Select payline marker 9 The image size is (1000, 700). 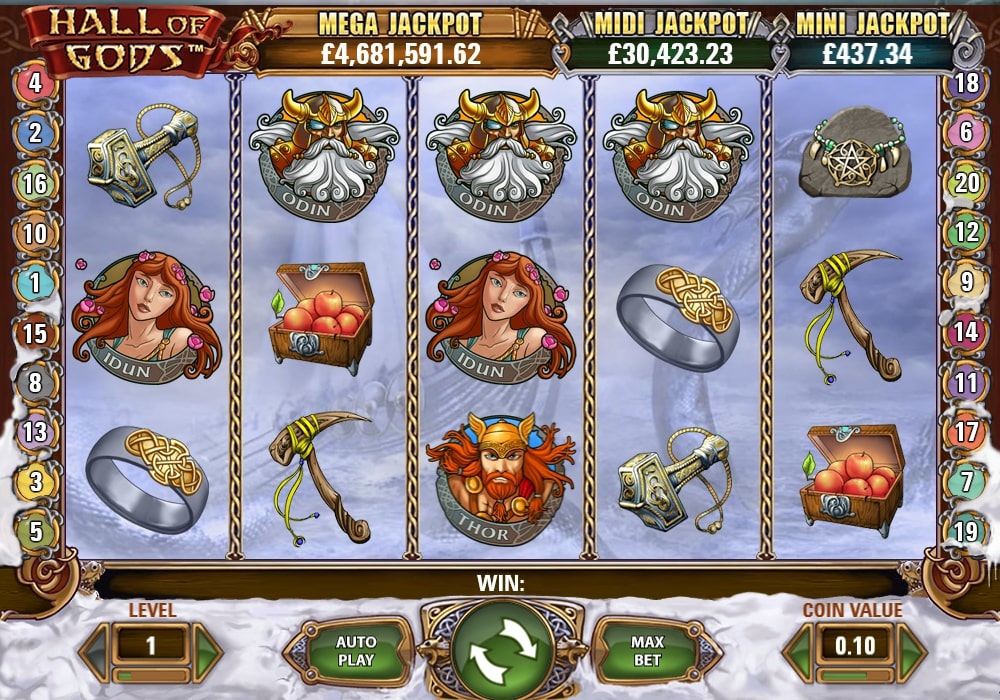pyautogui.click(x=966, y=283)
